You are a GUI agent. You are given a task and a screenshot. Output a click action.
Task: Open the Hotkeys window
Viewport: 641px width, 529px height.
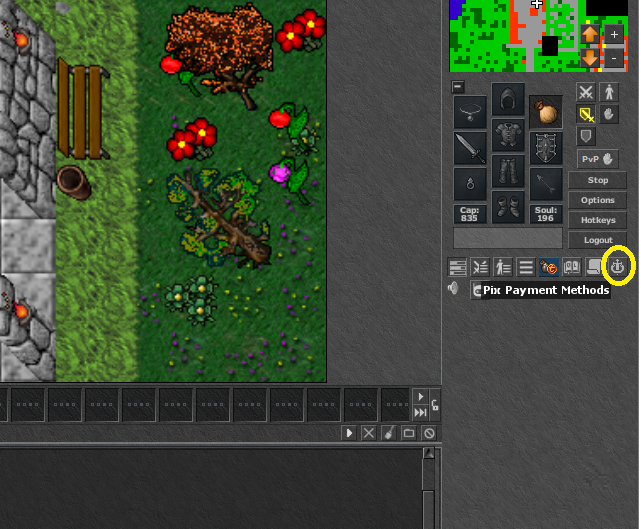(x=597, y=220)
